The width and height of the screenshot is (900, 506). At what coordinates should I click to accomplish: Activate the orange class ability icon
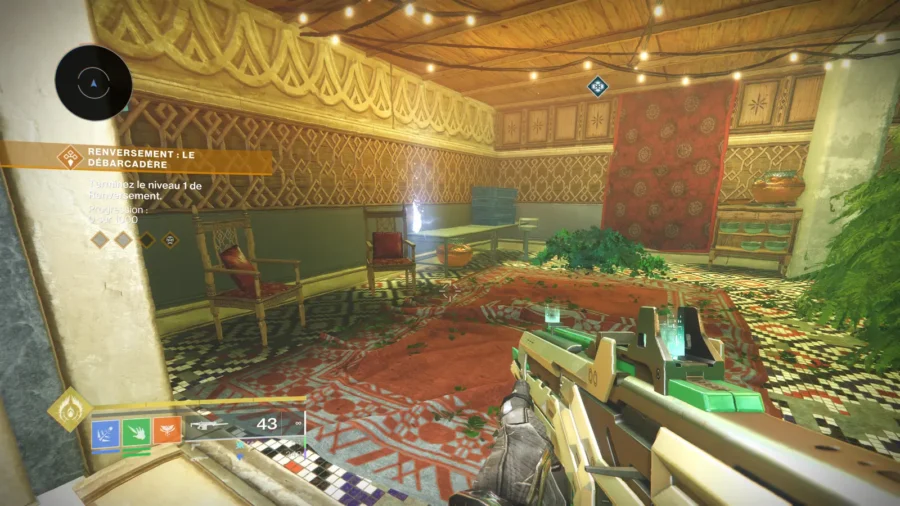click(167, 431)
